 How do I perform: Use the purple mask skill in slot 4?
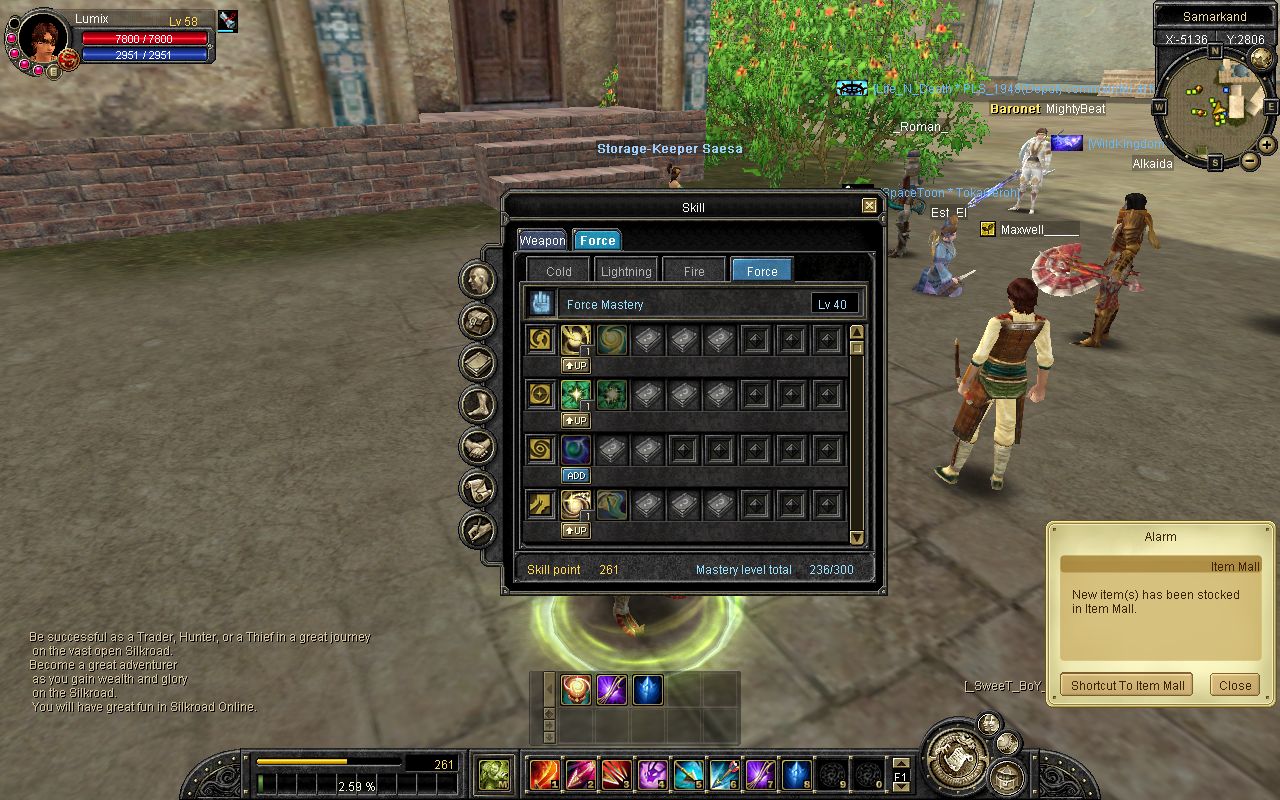(x=652, y=774)
